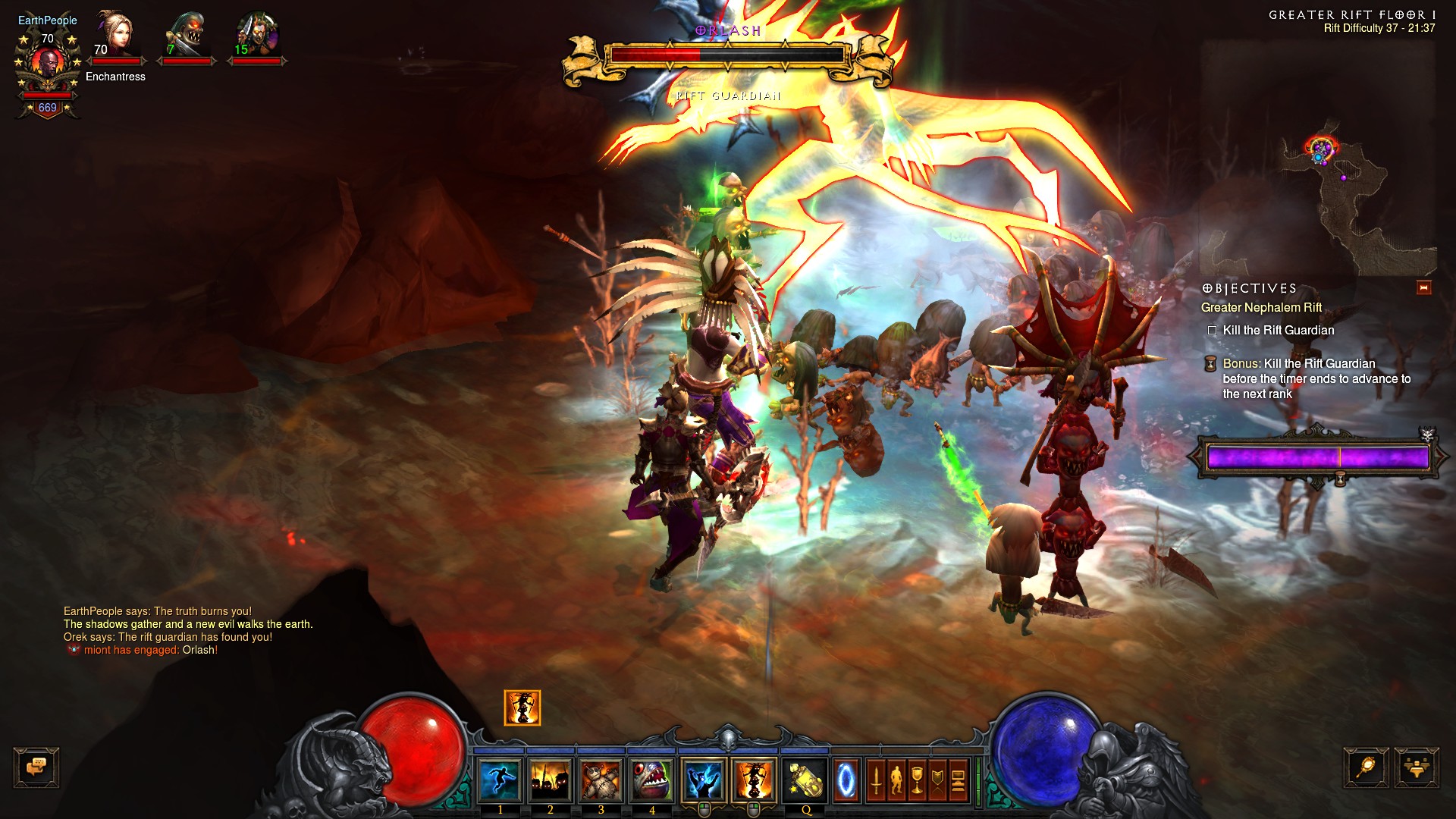
Task: Open the Achievements chalice icon
Action: point(917,780)
